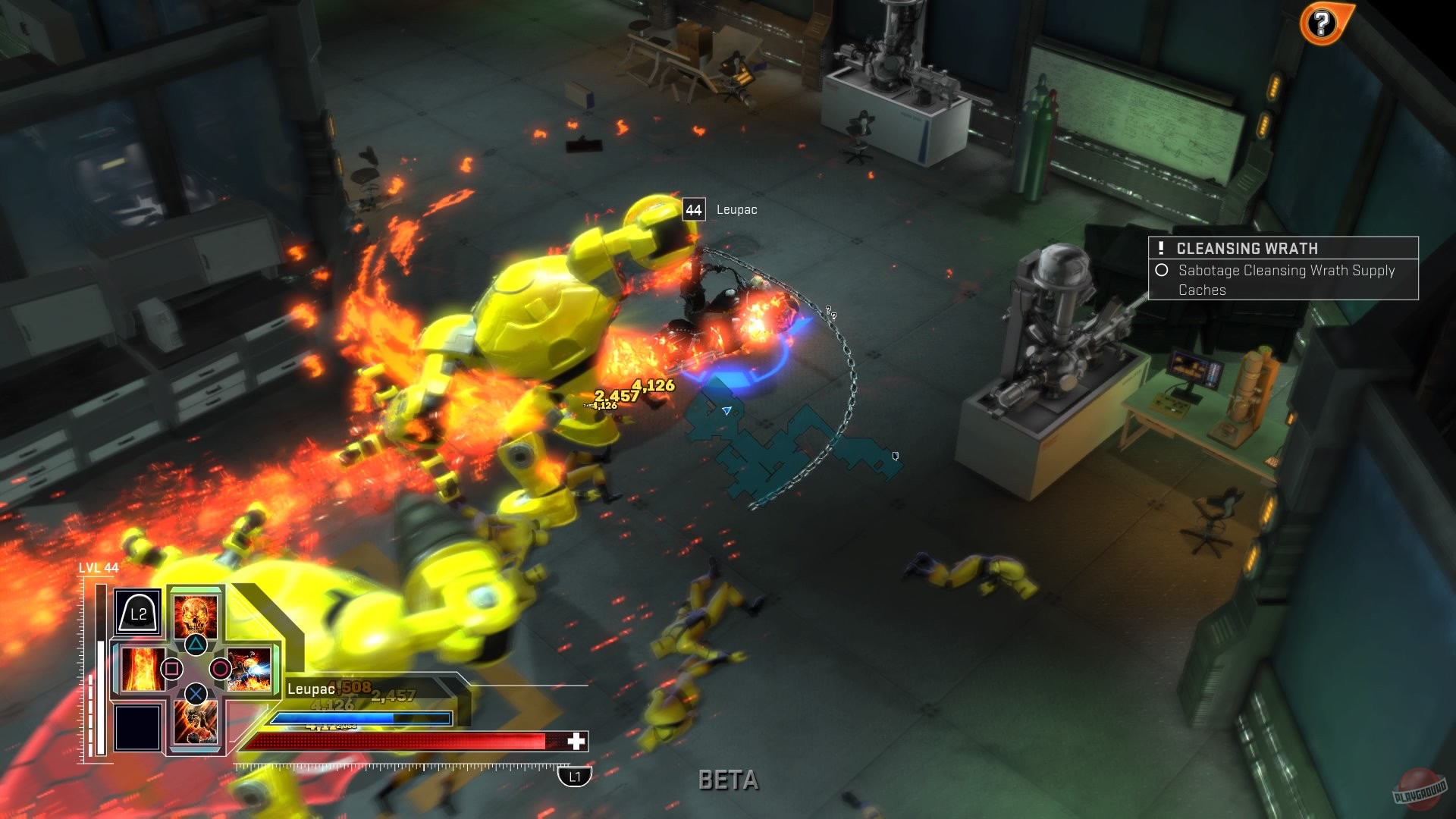Viewport: 1456px width, 819px height.
Task: Toggle the empty ability slot below L2
Action: (136, 726)
